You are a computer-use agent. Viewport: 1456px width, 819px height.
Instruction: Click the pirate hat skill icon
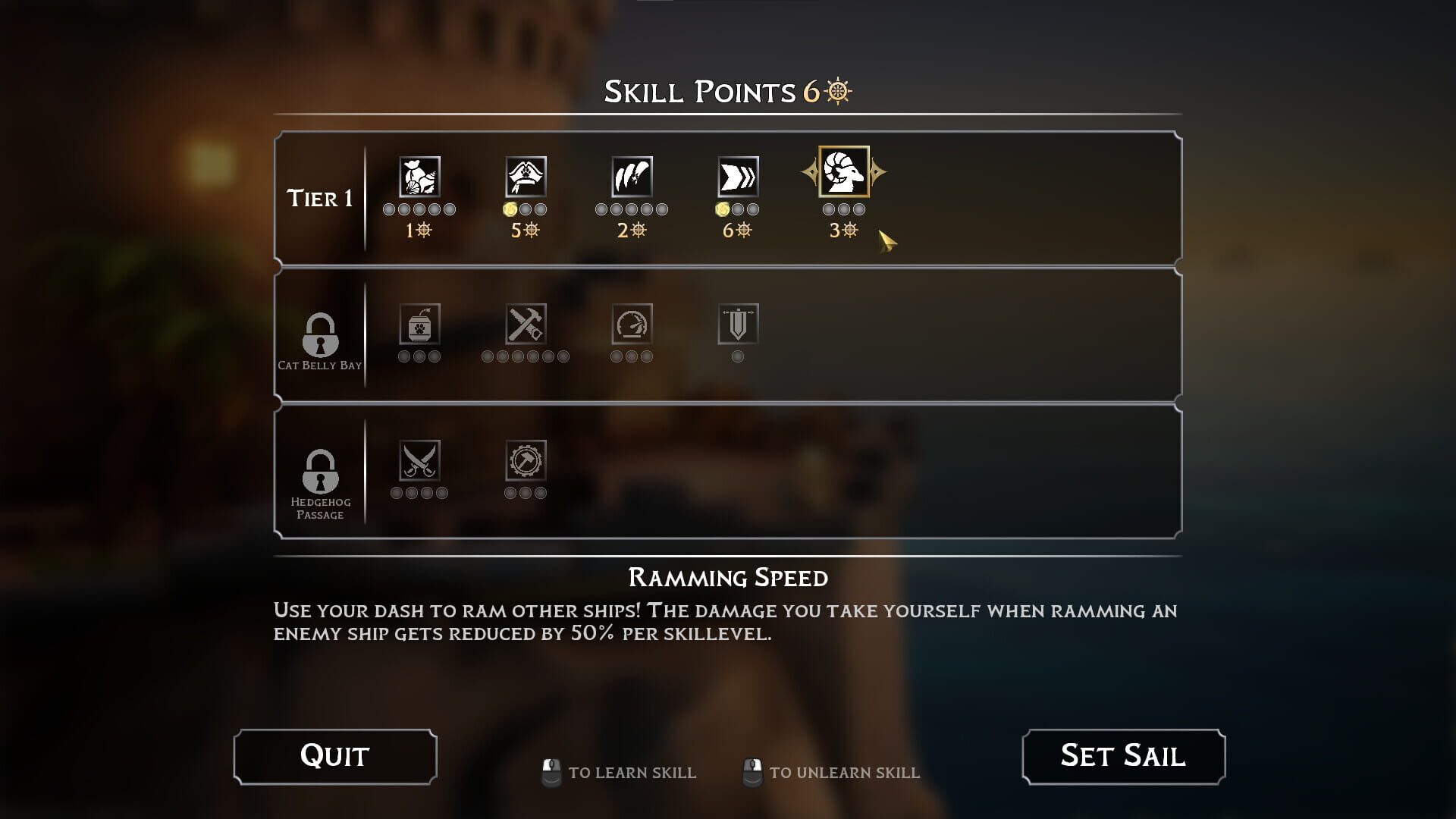[526, 176]
